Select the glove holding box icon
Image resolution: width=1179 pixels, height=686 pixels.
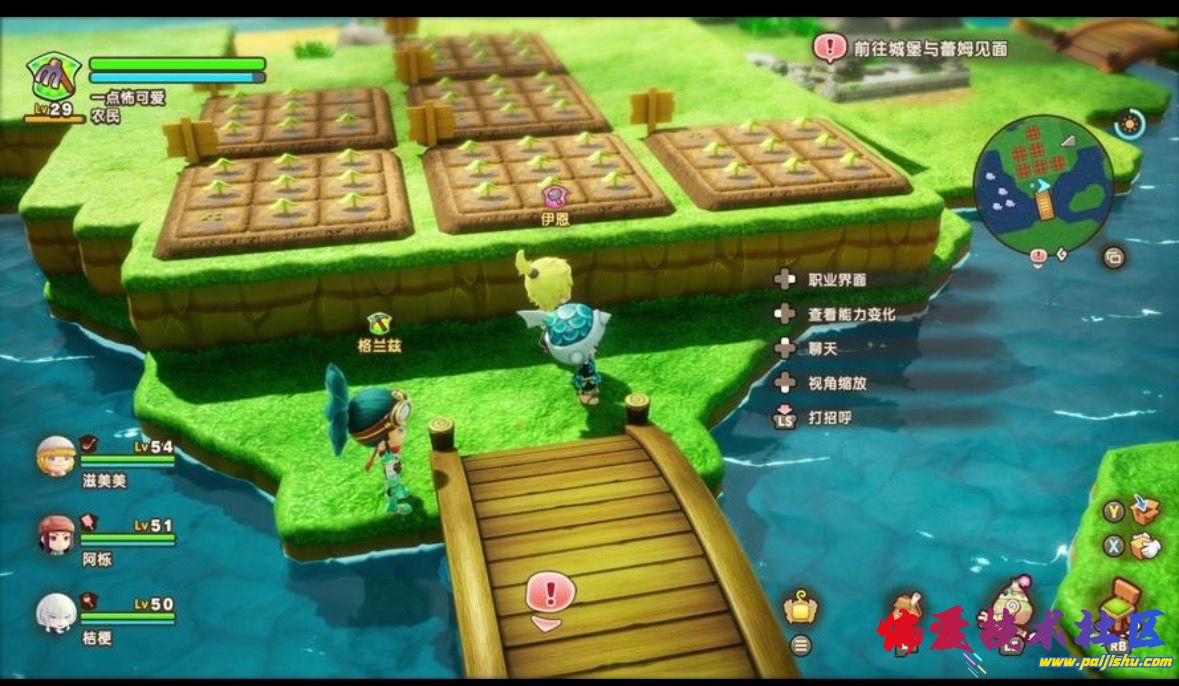point(1145,545)
